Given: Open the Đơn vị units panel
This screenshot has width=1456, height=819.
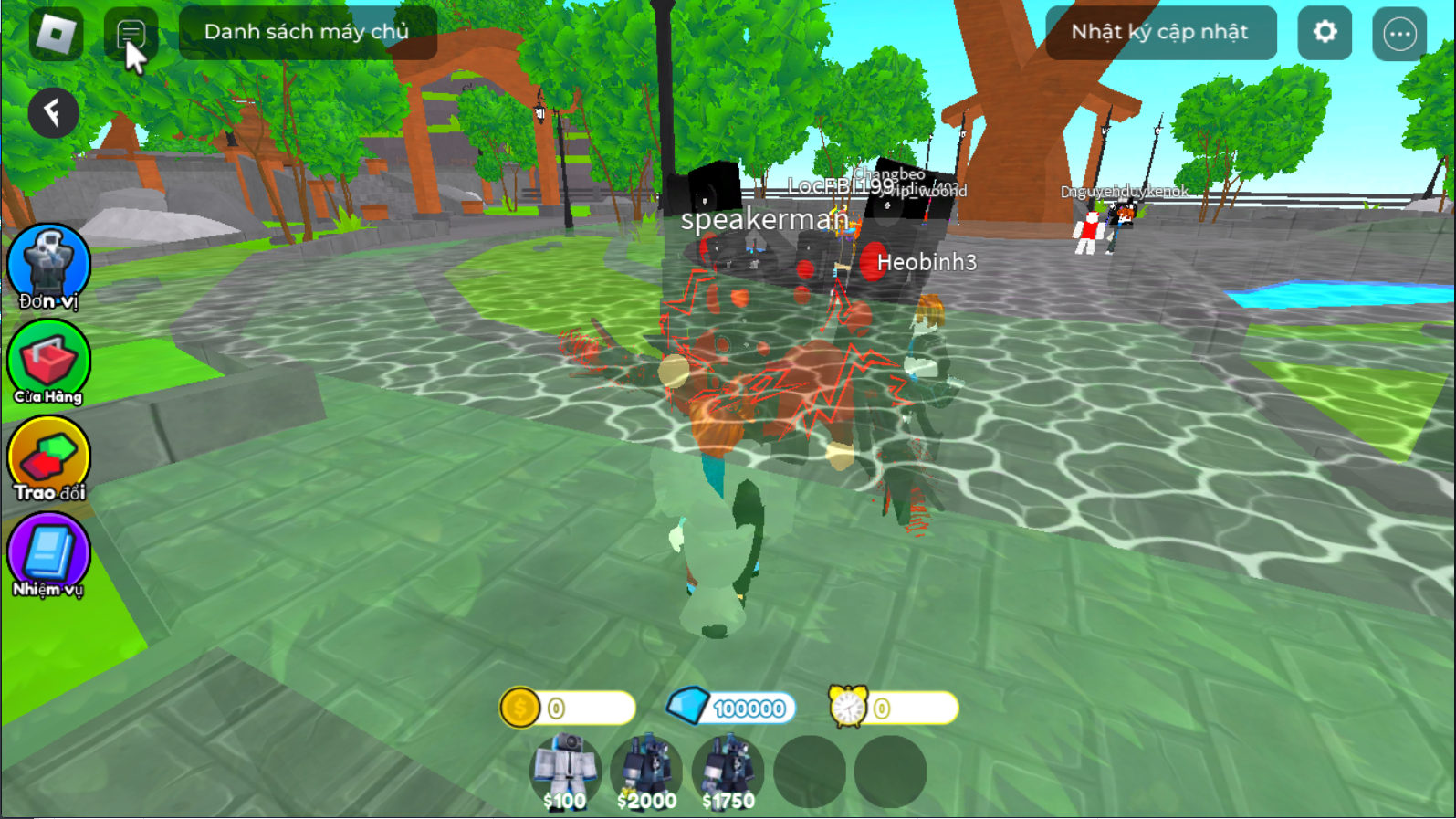Looking at the screenshot, I should coord(47,268).
